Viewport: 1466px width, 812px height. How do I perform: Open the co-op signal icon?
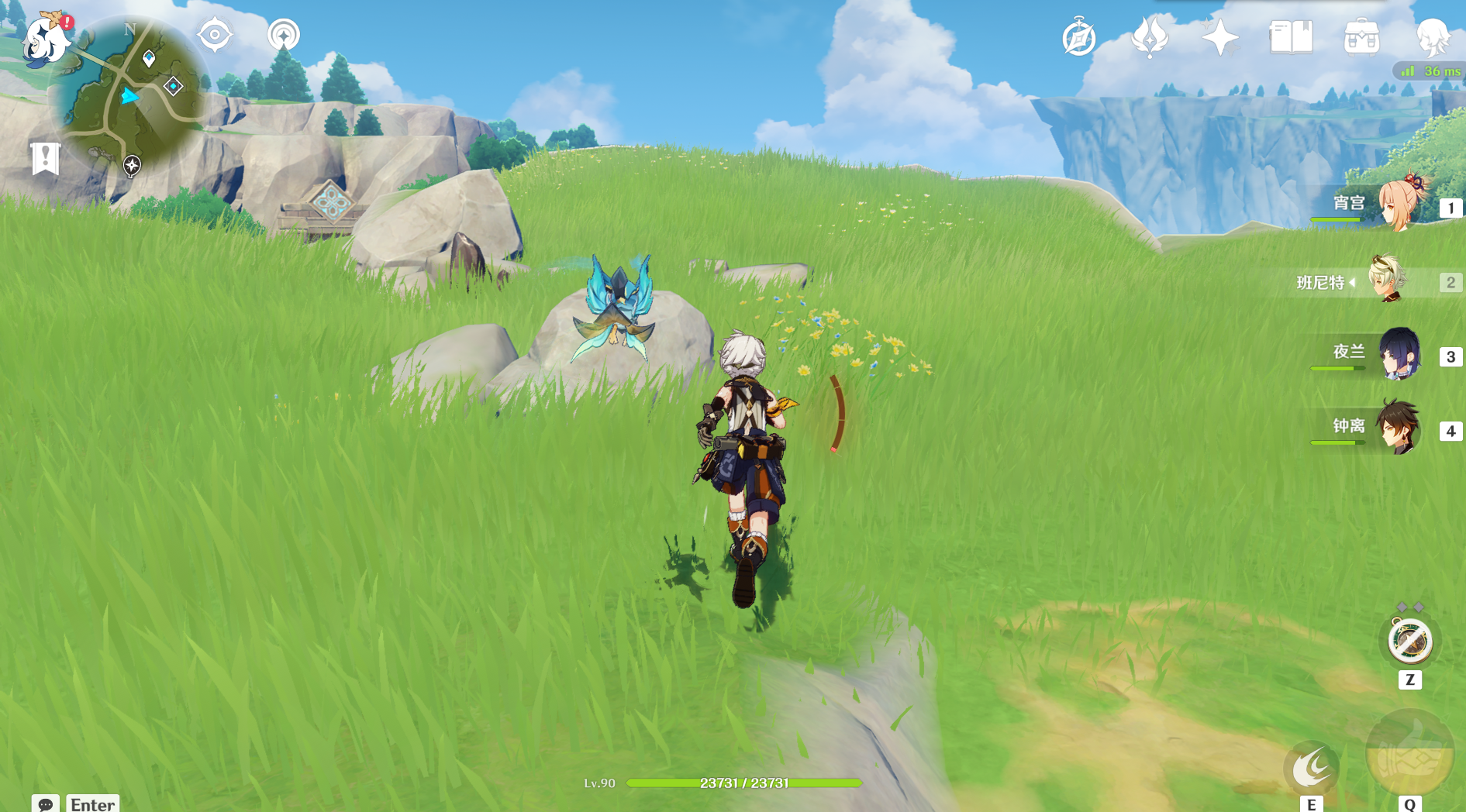click(284, 35)
